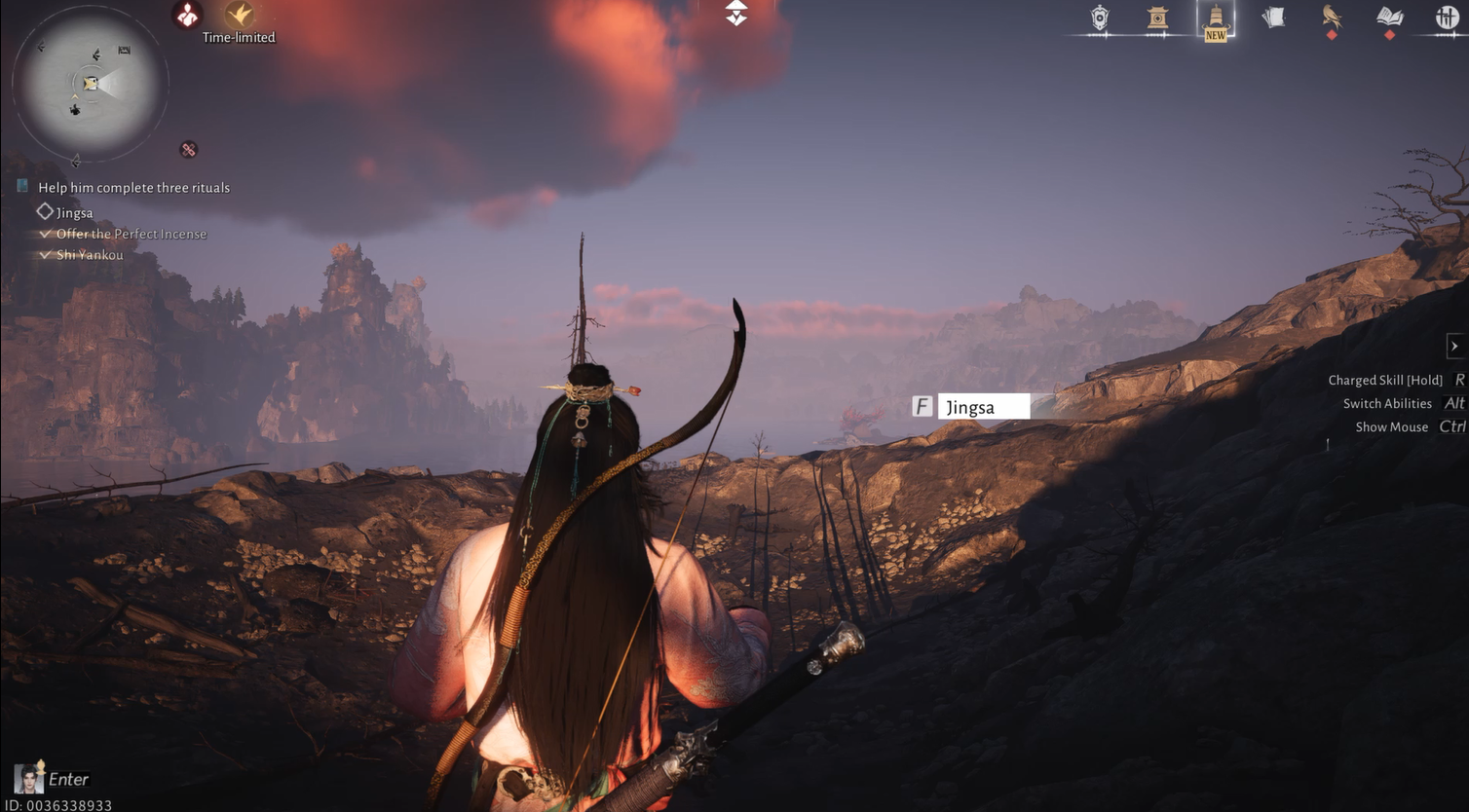Click the Time-limited golden crane event icon

coord(239,16)
